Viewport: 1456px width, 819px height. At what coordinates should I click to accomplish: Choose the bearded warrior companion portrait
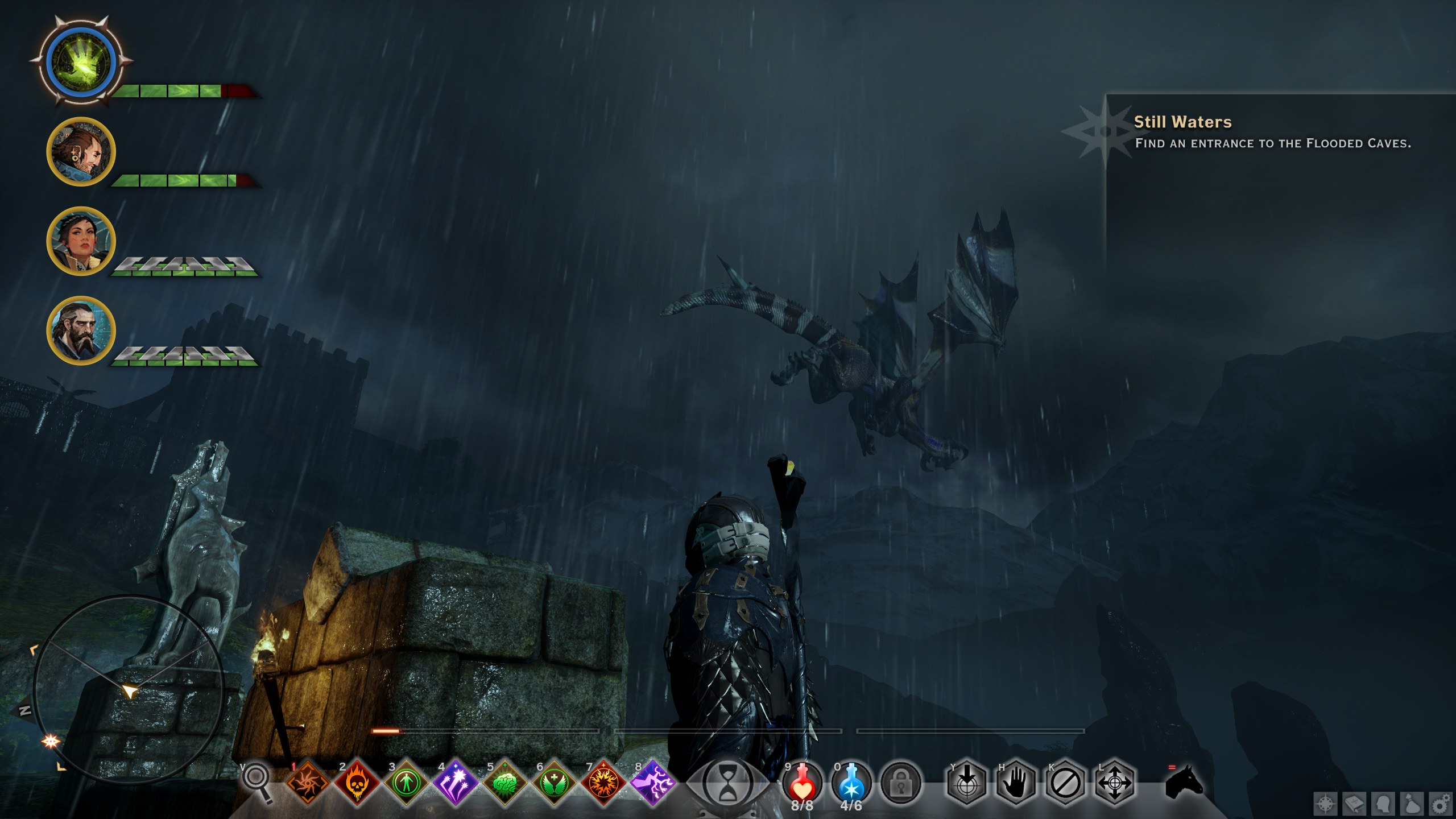pyautogui.click(x=81, y=330)
